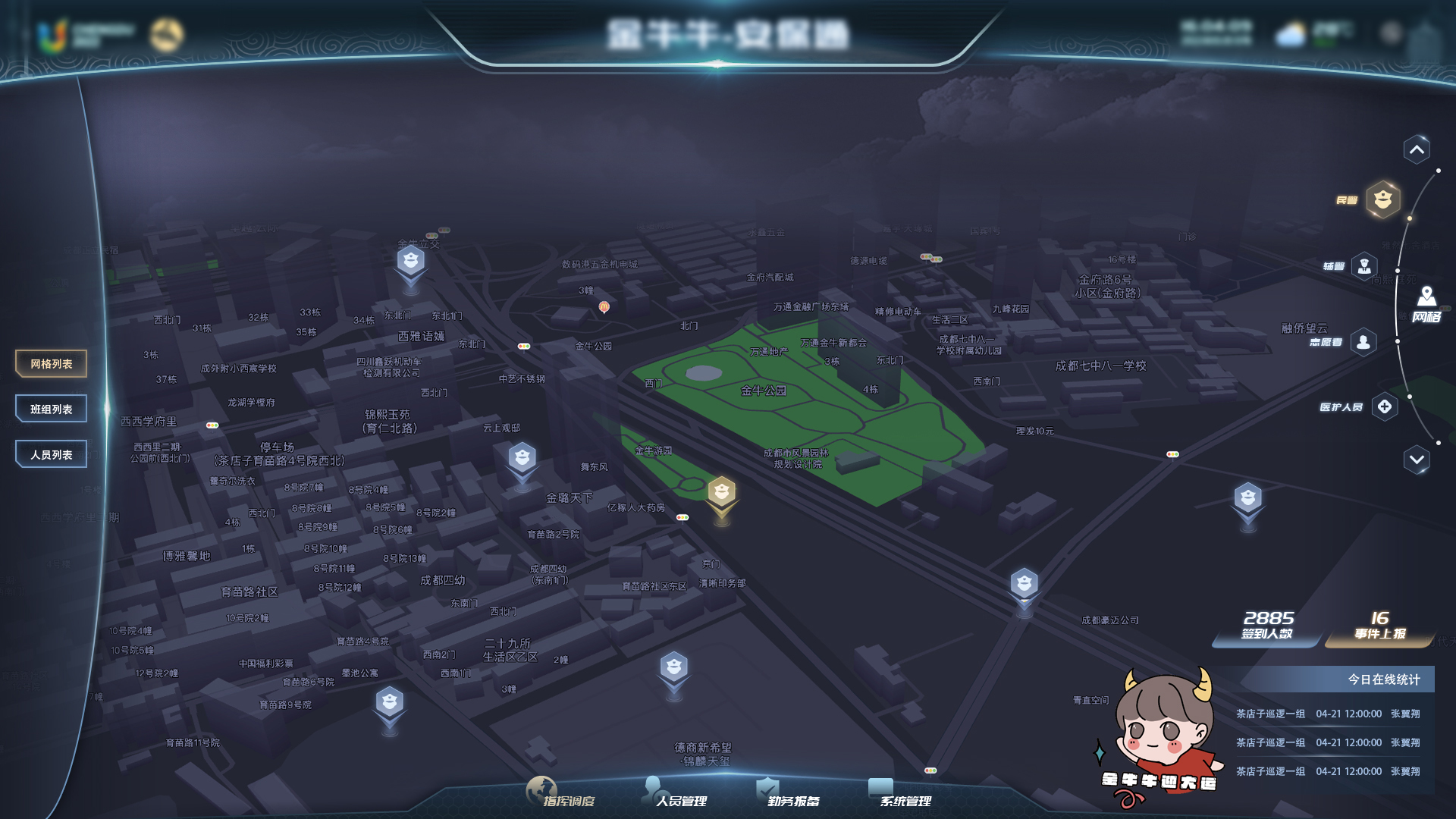The height and width of the screenshot is (819, 1456).
Task: Go to 勤务报备 duty reporting
Action: pos(789,795)
